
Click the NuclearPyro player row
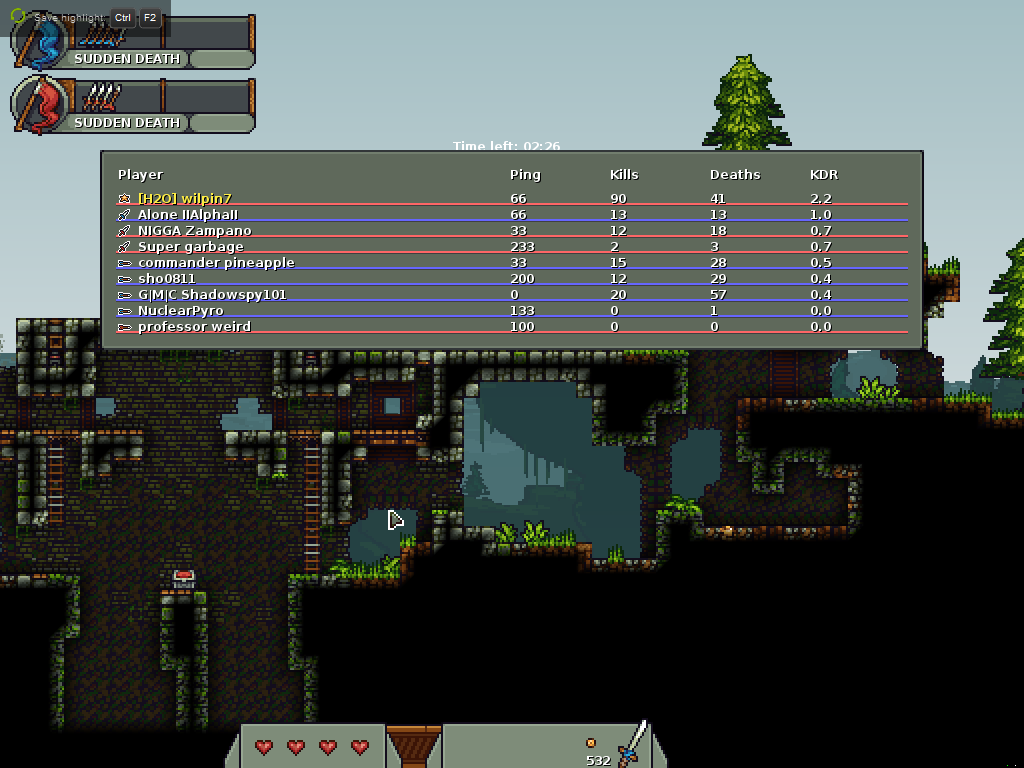pos(180,311)
